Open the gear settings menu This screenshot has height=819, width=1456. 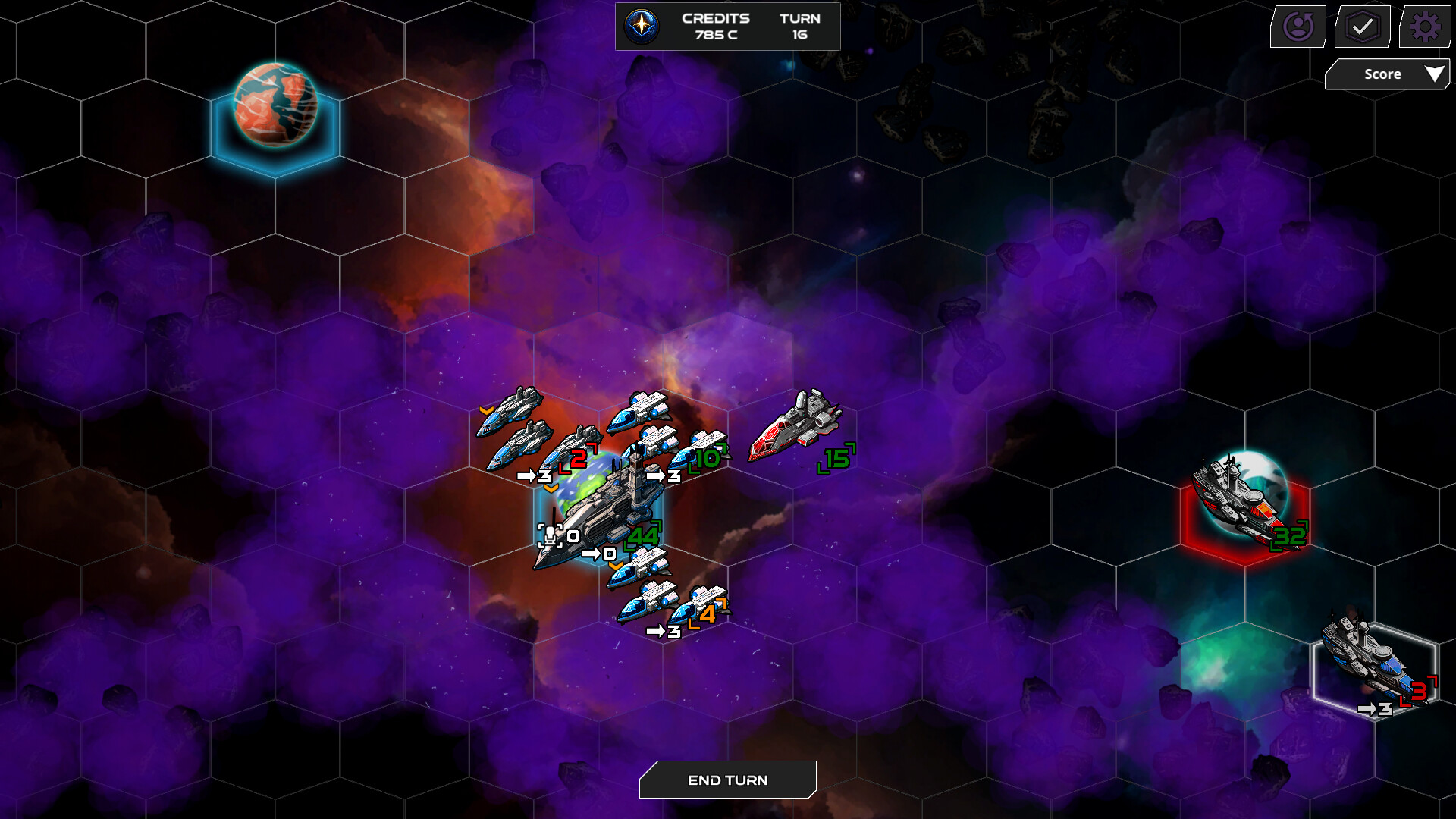coord(1424,27)
